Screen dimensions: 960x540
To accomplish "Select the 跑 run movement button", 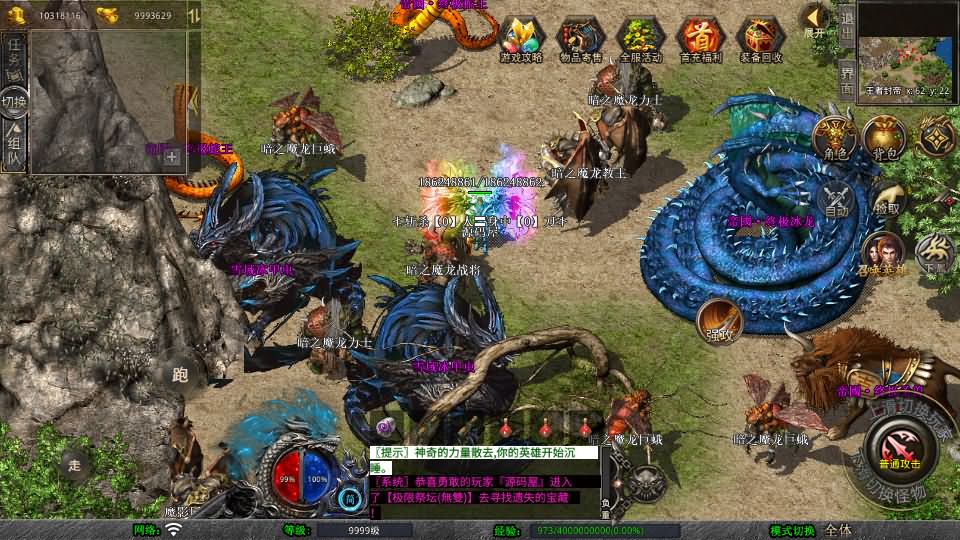I will point(181,375).
